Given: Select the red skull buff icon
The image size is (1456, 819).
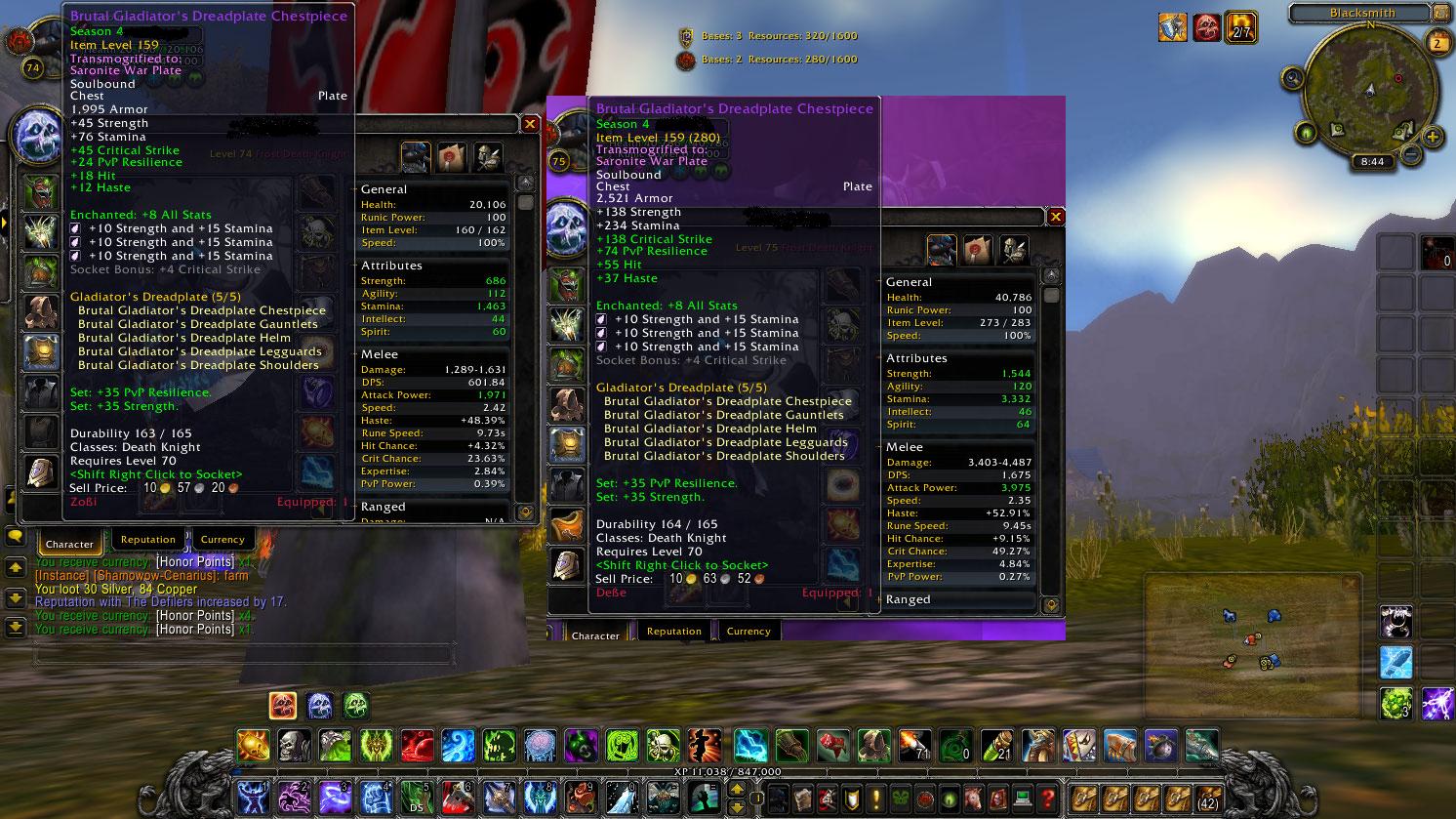Looking at the screenshot, I should (1206, 27).
